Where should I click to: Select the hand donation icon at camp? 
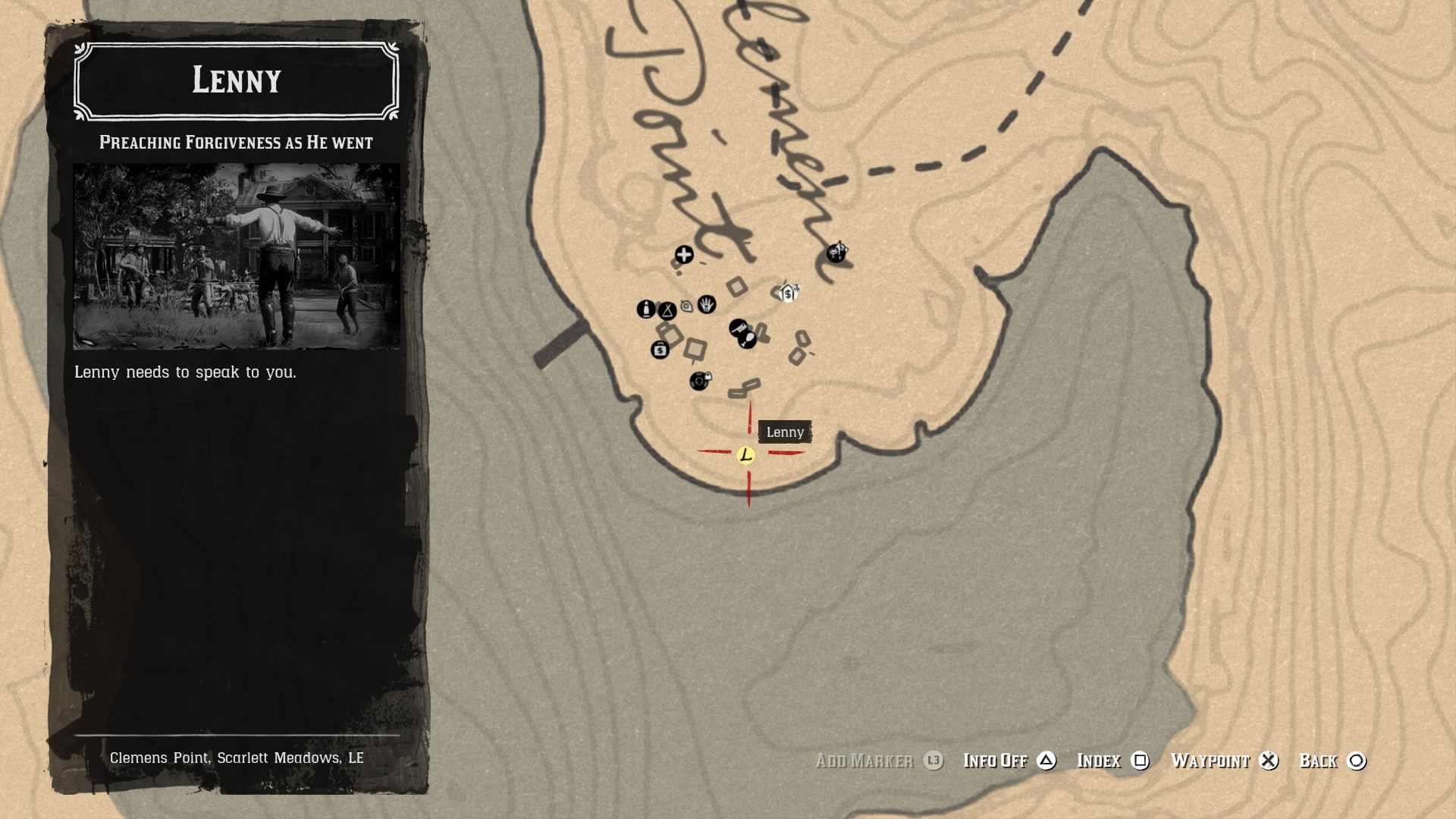tap(707, 305)
